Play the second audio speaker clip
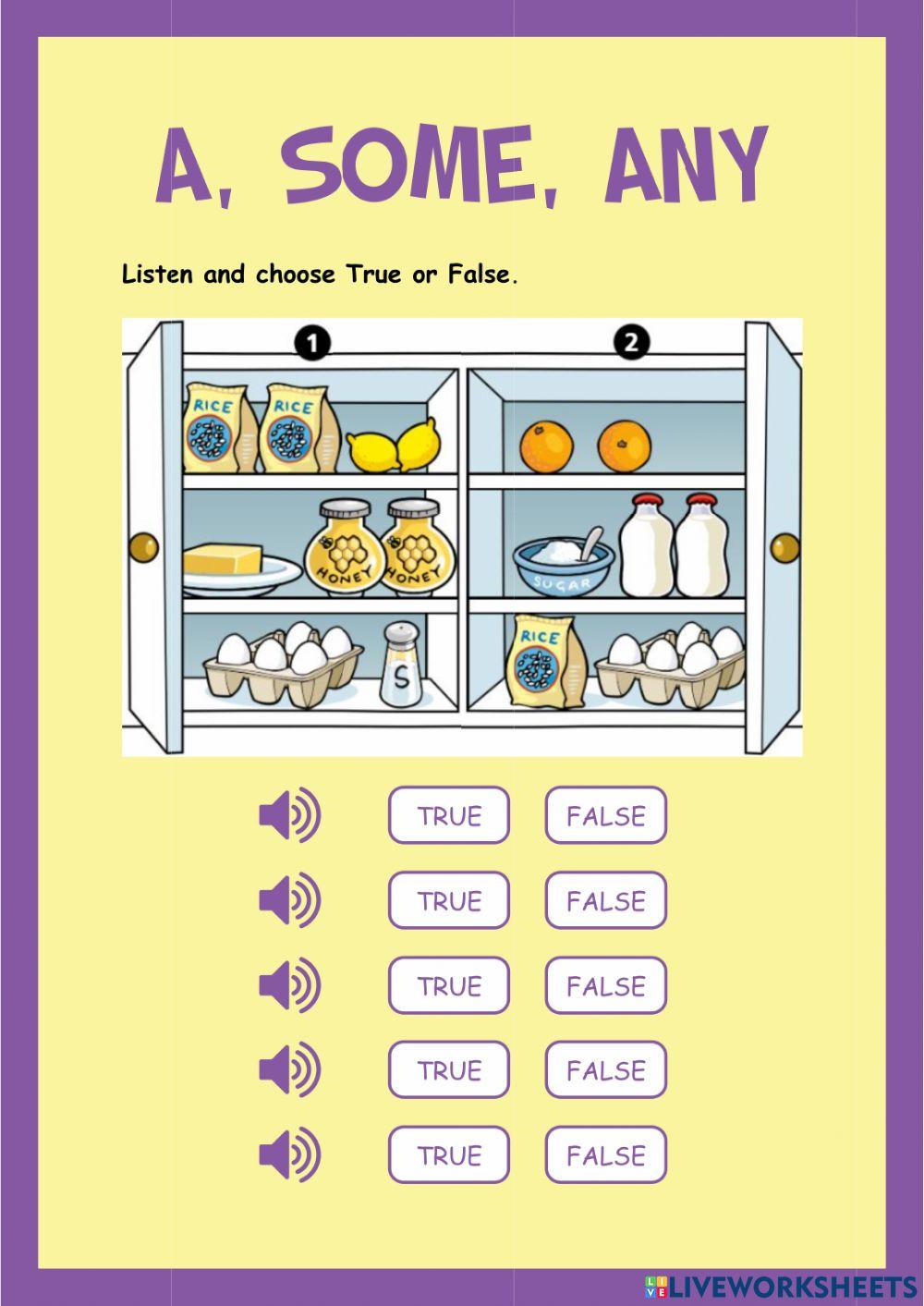924x1306 pixels. (x=289, y=900)
